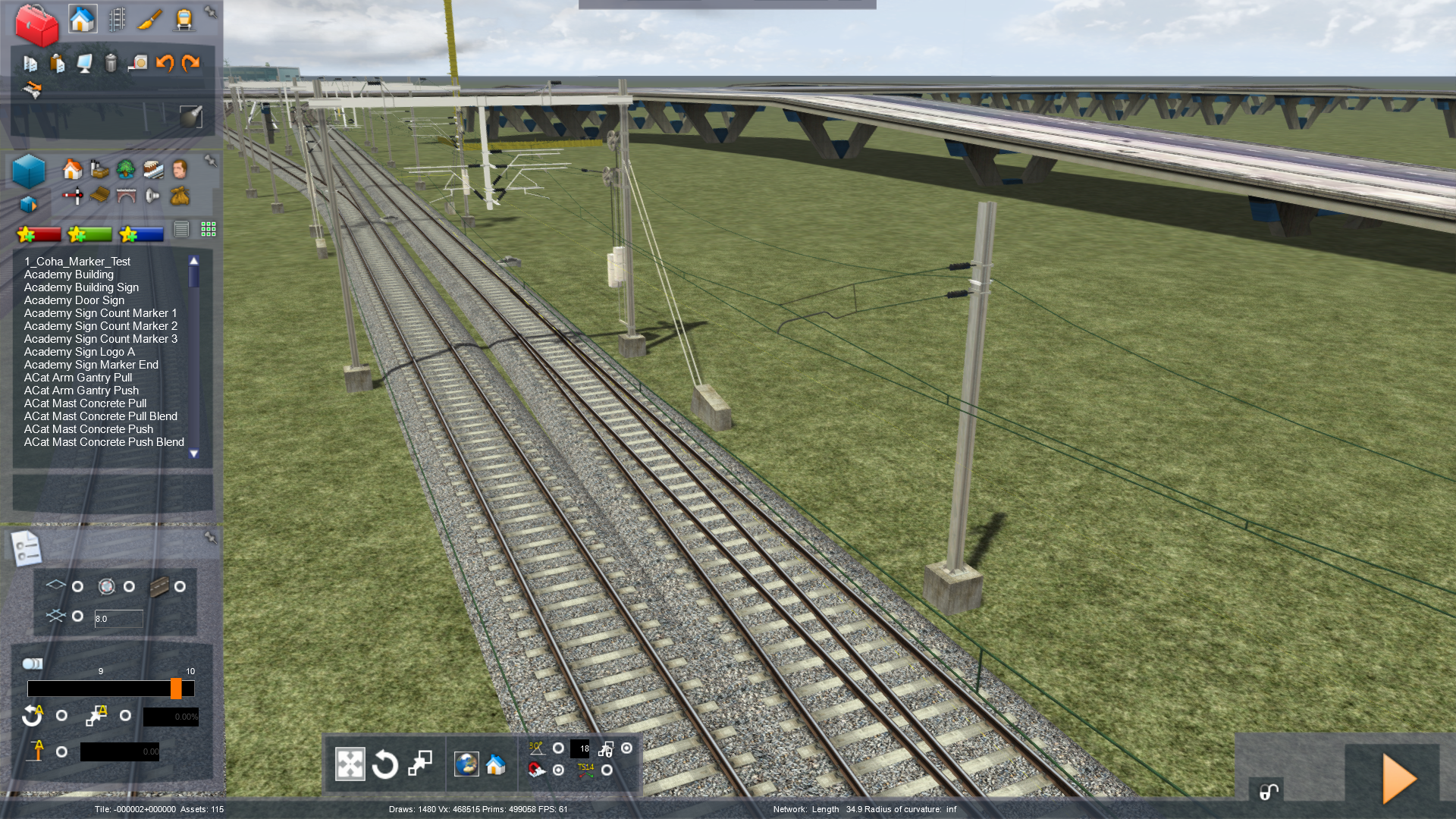The image size is (1456, 819).
Task: Select the paintbrush tool tab
Action: pyautogui.click(x=150, y=20)
